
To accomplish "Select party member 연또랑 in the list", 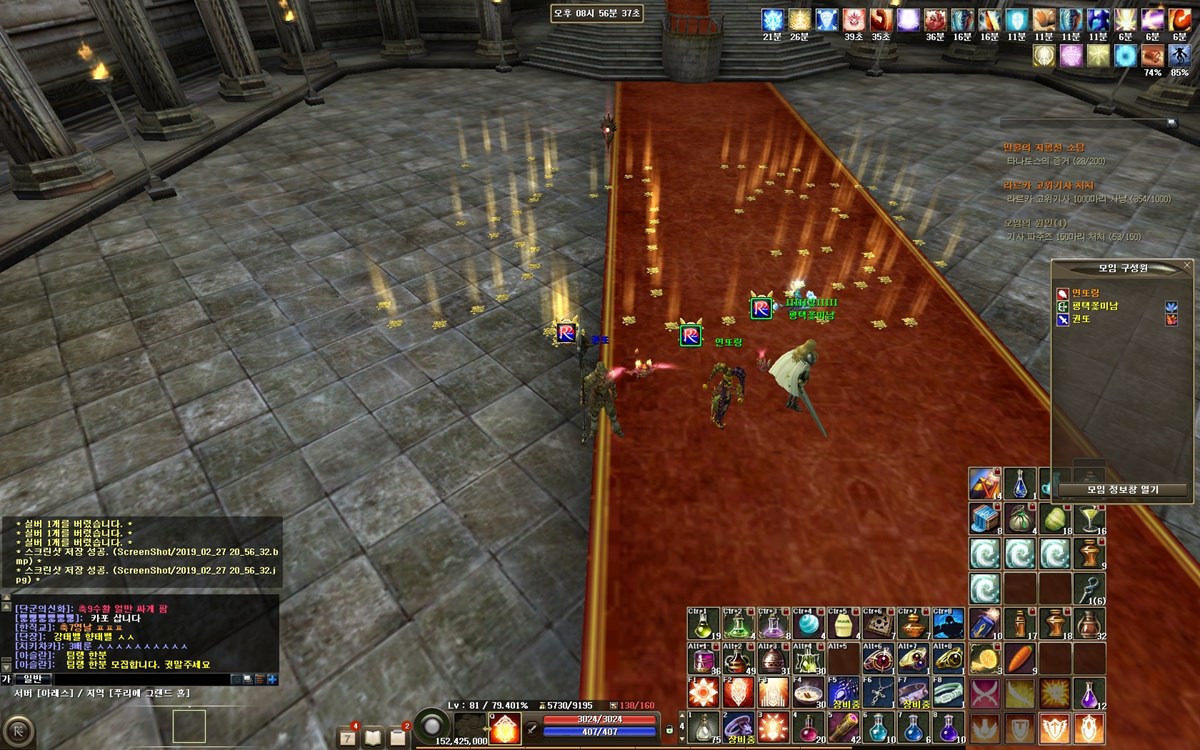I will (1085, 292).
